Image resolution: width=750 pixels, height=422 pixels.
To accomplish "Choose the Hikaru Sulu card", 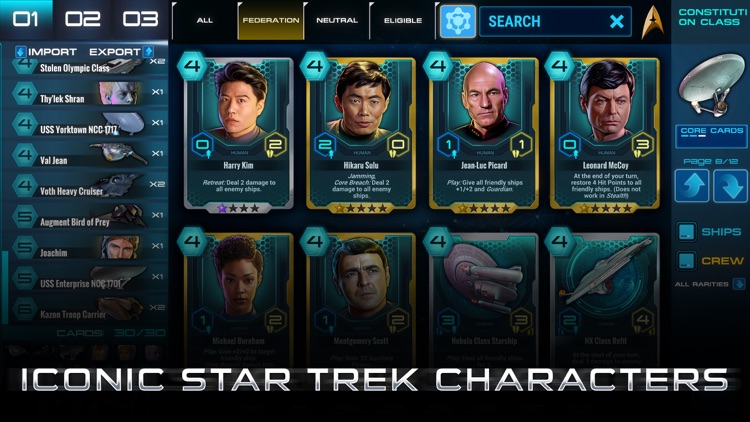I will [361, 133].
